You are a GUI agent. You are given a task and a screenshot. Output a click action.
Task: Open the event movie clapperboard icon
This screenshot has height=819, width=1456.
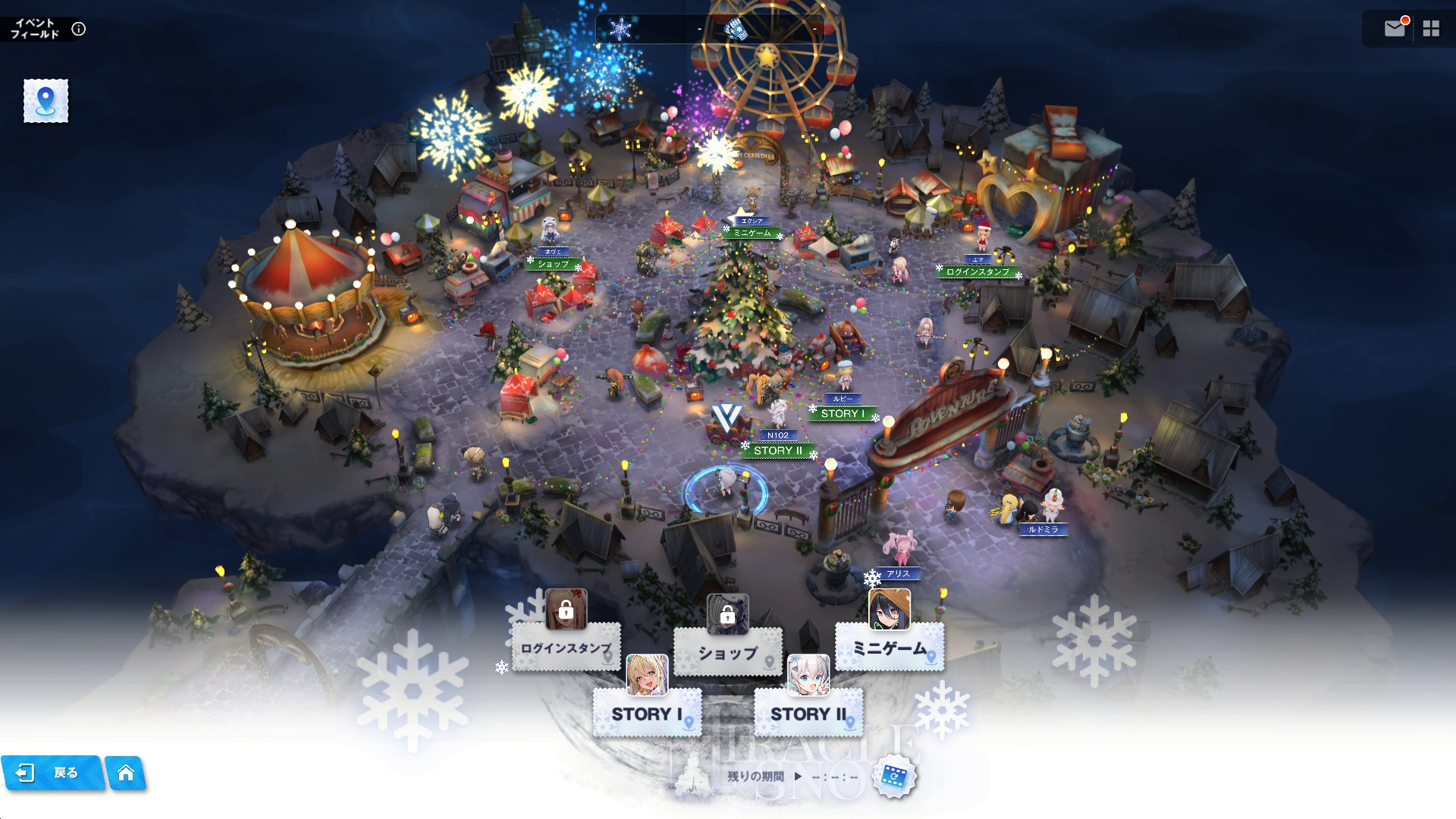point(895,777)
